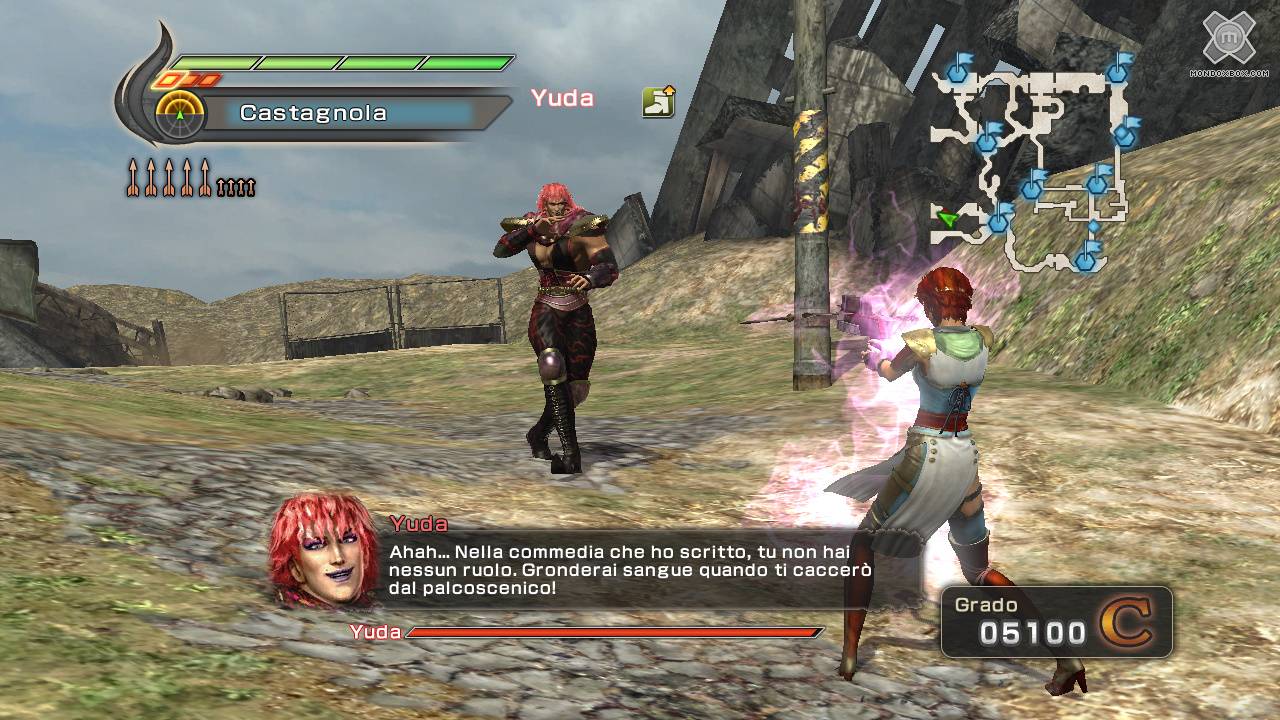Click the green objective icon beside Yuda's name
The width and height of the screenshot is (1280, 720).
pyautogui.click(x=658, y=101)
